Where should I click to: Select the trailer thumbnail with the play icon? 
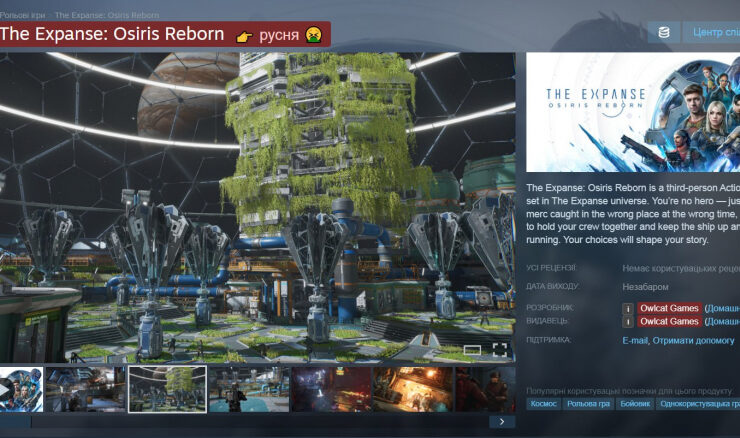20,389
